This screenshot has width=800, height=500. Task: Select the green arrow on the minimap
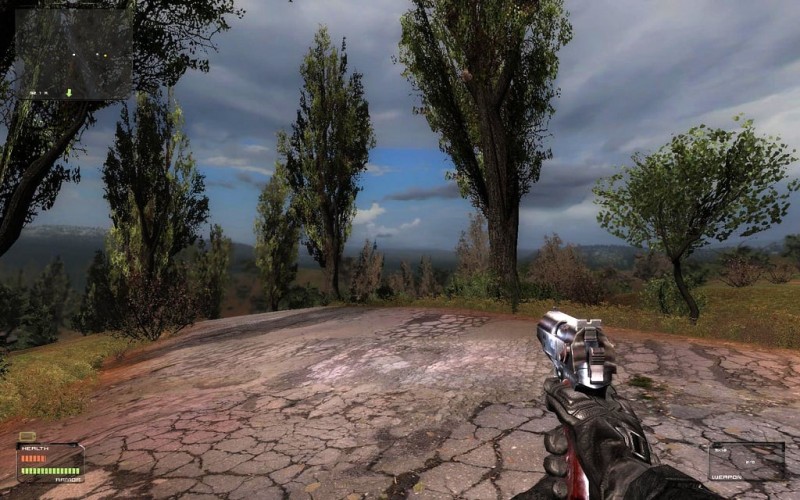[x=70, y=92]
